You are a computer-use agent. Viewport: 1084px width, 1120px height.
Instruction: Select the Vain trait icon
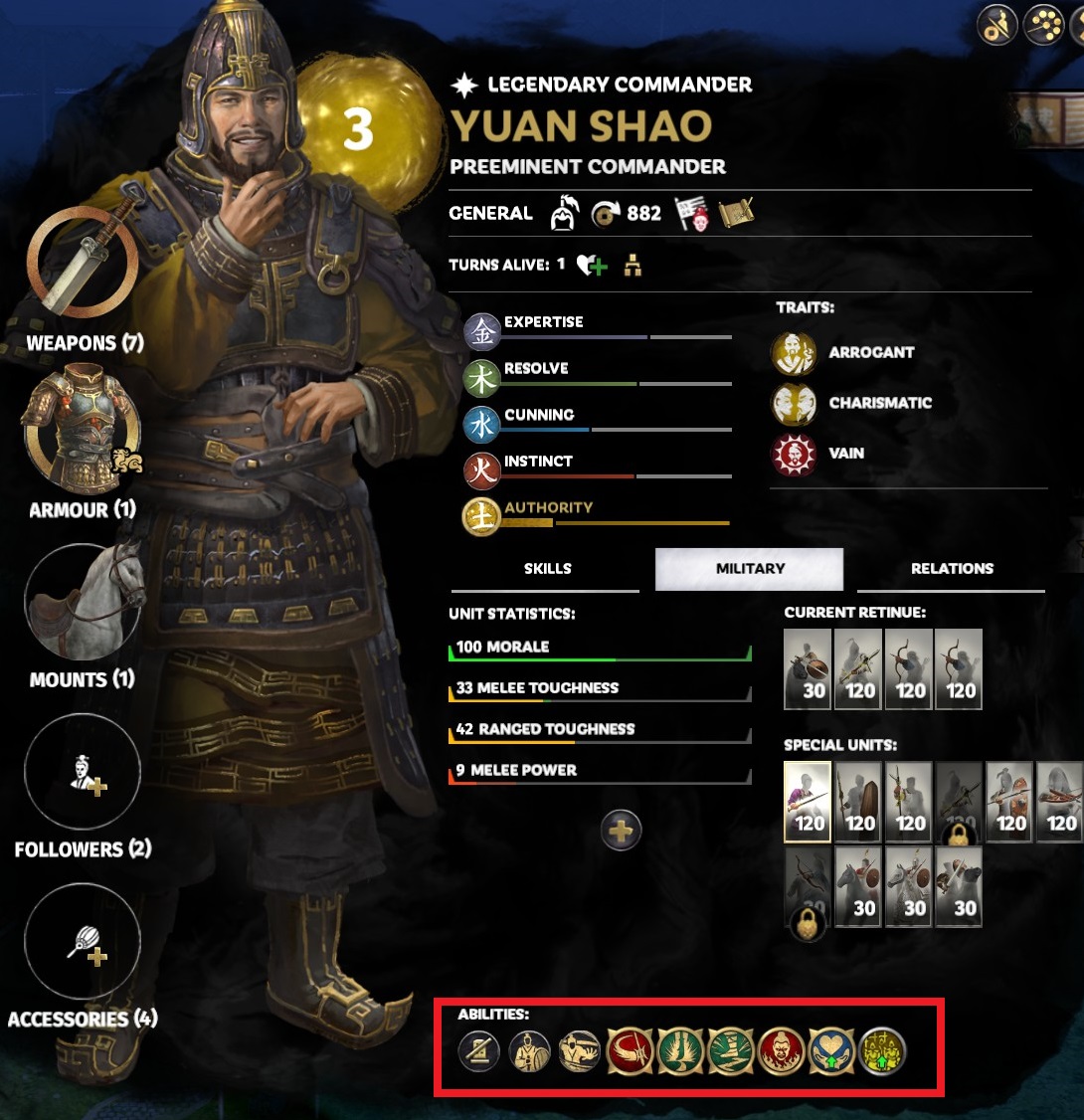click(x=794, y=455)
